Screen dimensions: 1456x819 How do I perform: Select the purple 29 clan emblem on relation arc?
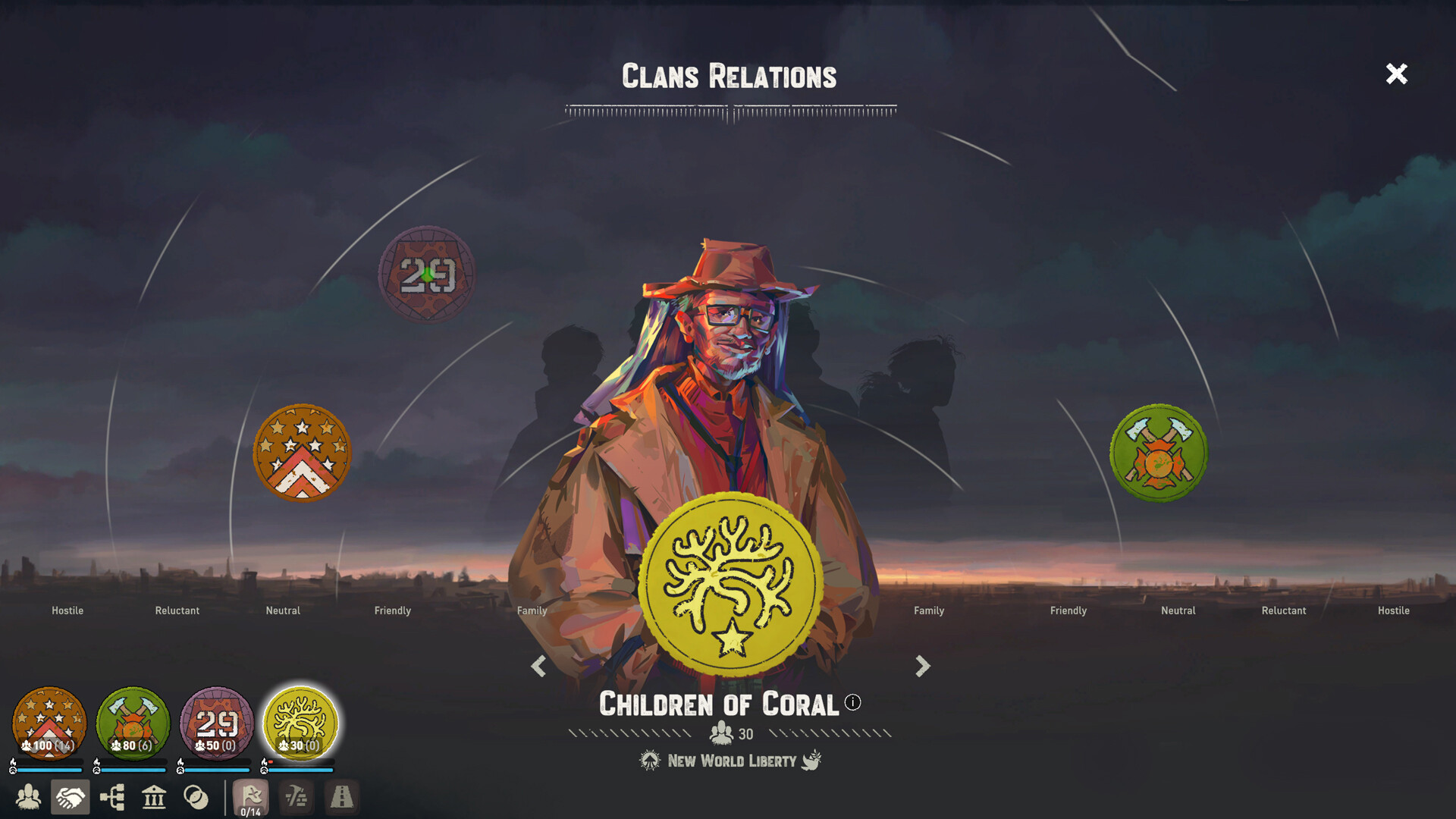(x=427, y=275)
